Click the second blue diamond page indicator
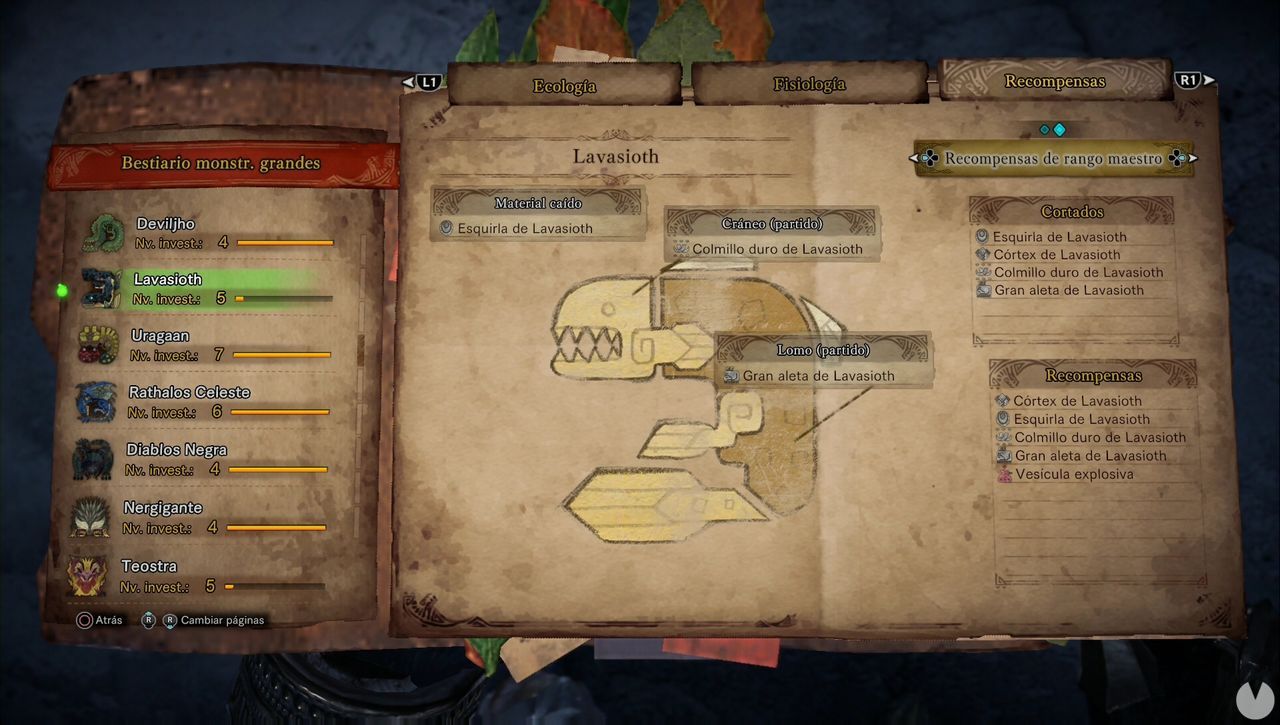Image resolution: width=1280 pixels, height=725 pixels. point(1059,128)
